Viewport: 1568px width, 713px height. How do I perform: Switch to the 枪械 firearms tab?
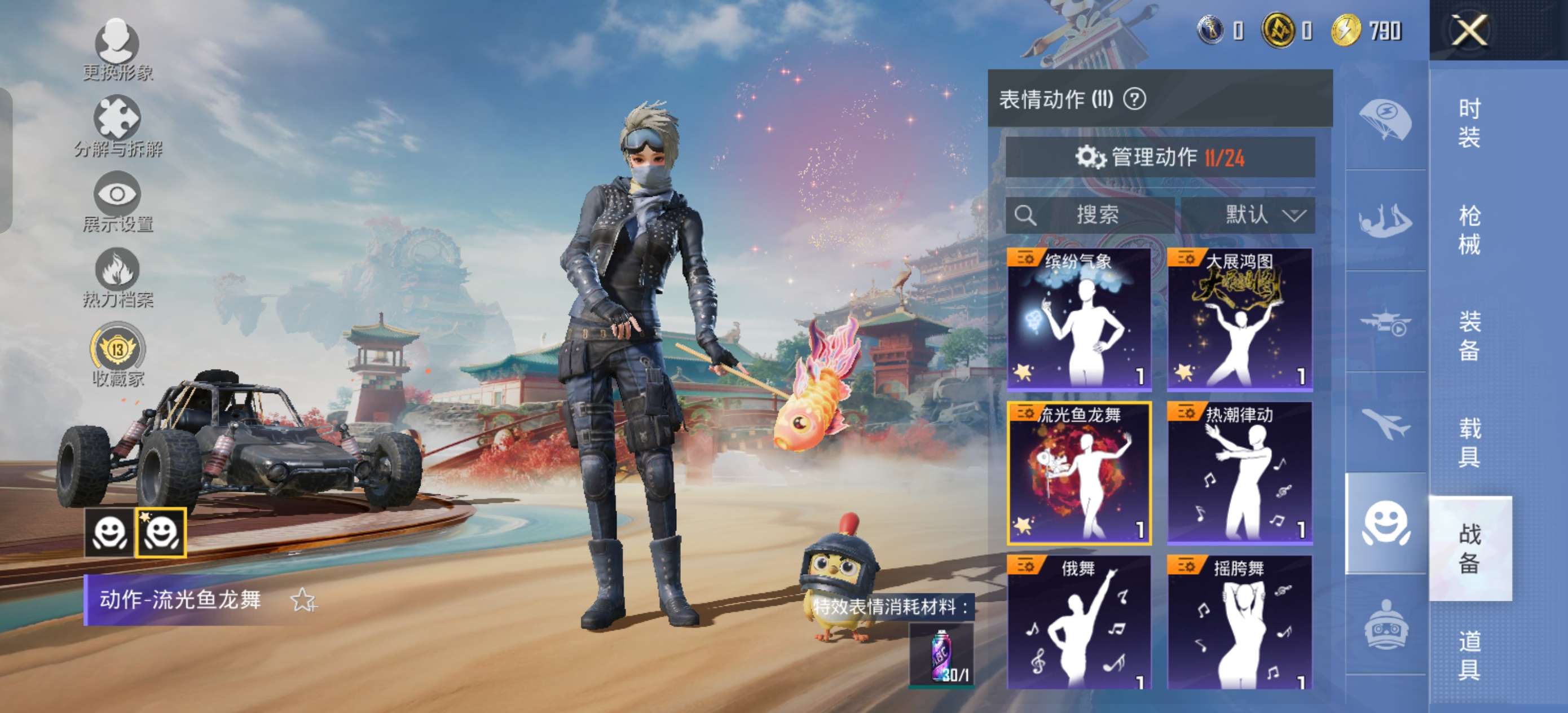pyautogui.click(x=1469, y=230)
